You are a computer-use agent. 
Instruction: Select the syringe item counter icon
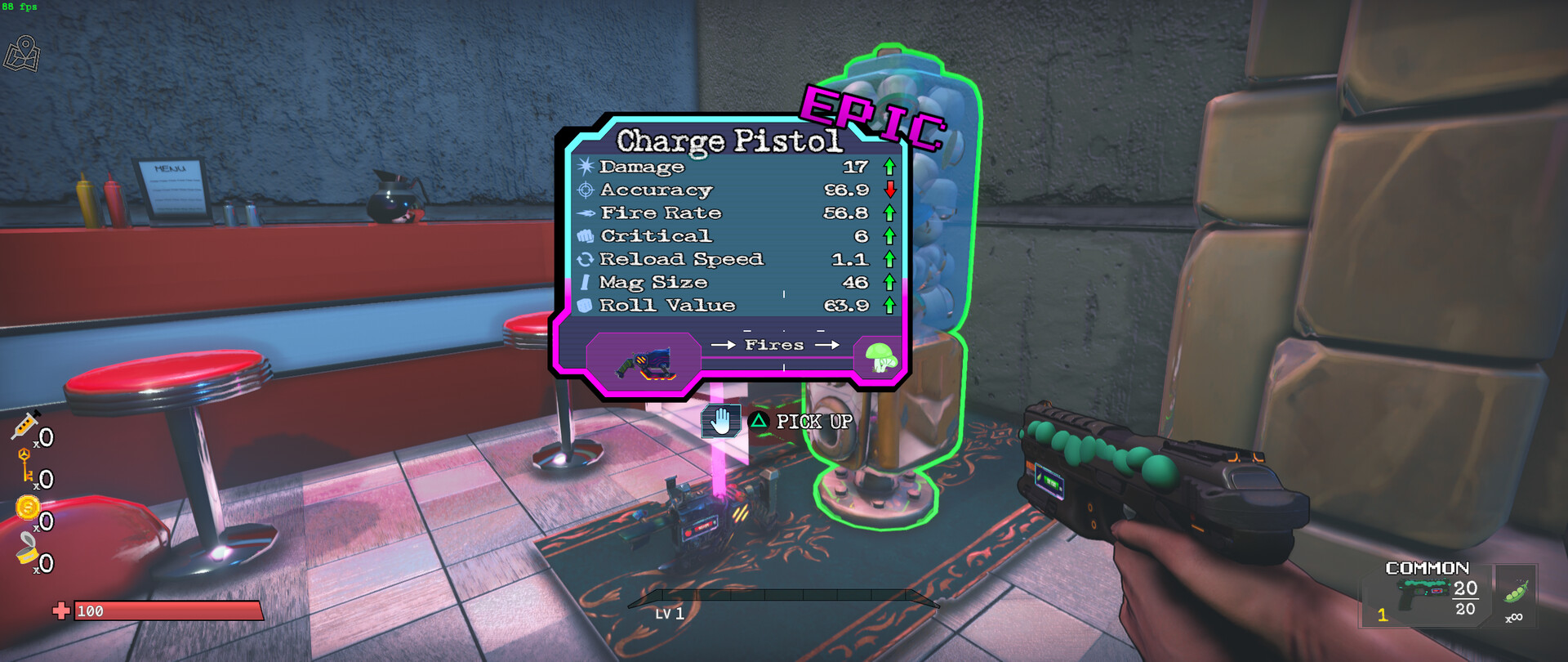(25, 426)
